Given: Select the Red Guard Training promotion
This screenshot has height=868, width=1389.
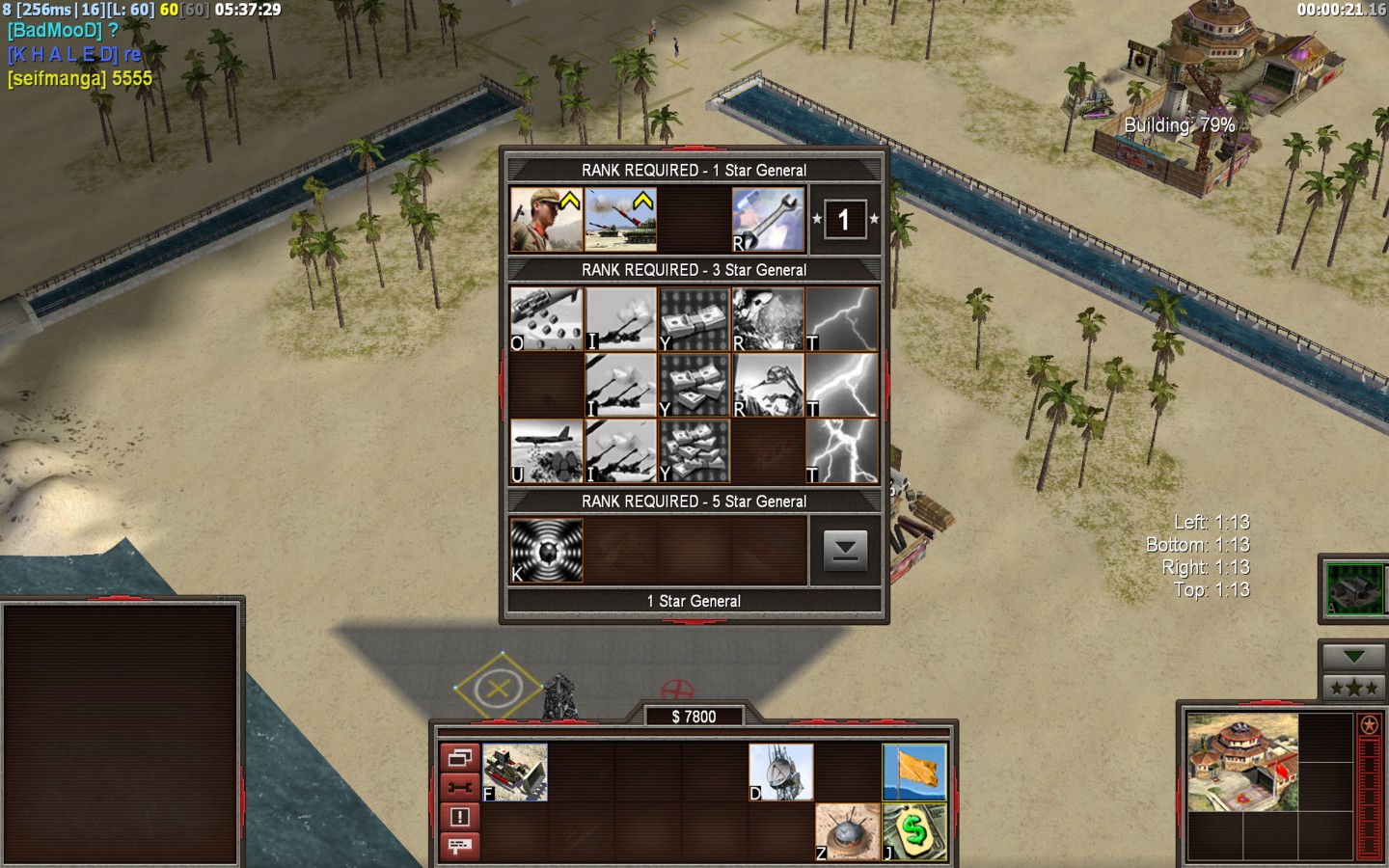Looking at the screenshot, I should pos(546,220).
